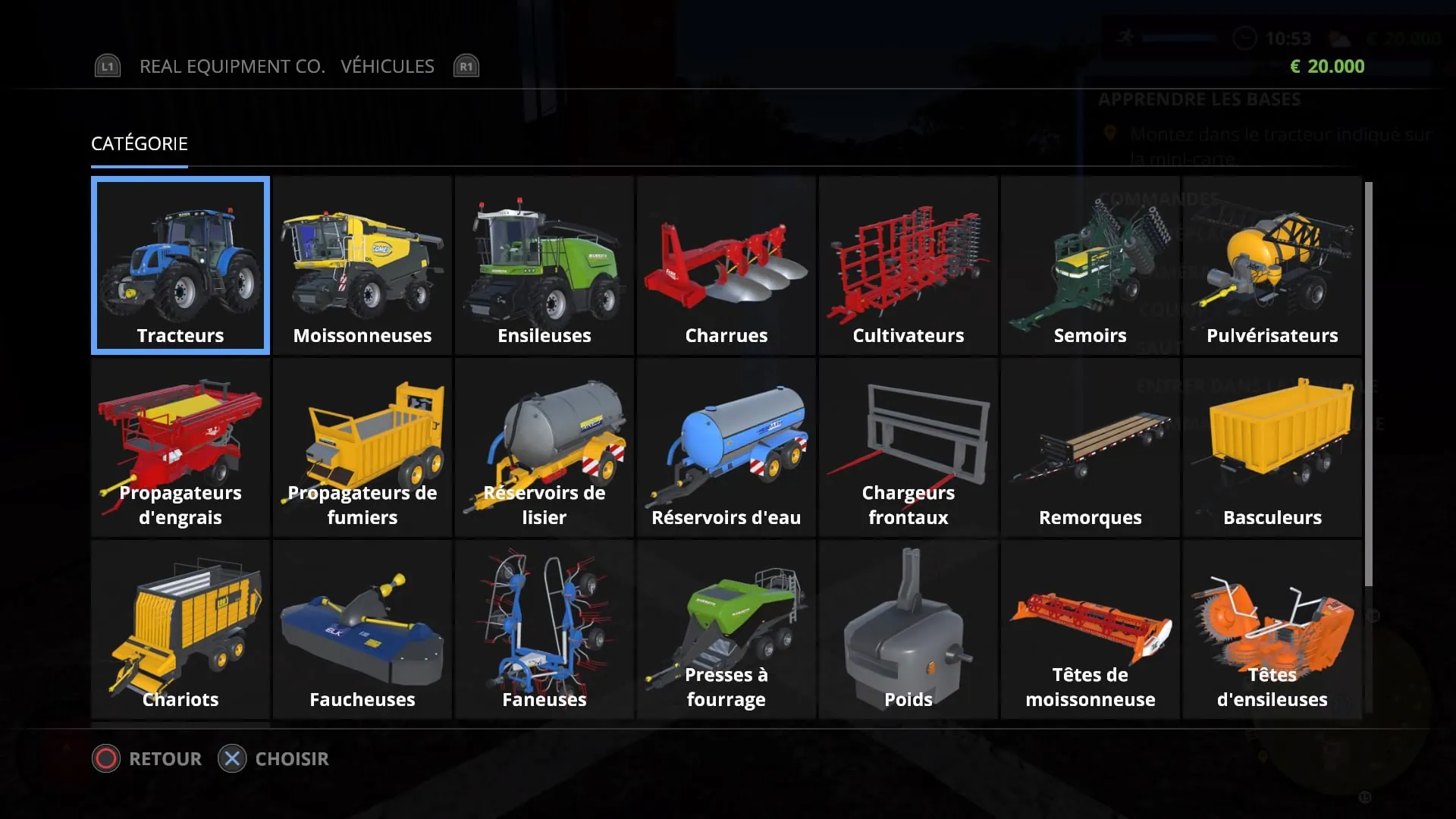Select Propagateurs d'engrais category
This screenshot has height=819, width=1456.
pos(180,447)
